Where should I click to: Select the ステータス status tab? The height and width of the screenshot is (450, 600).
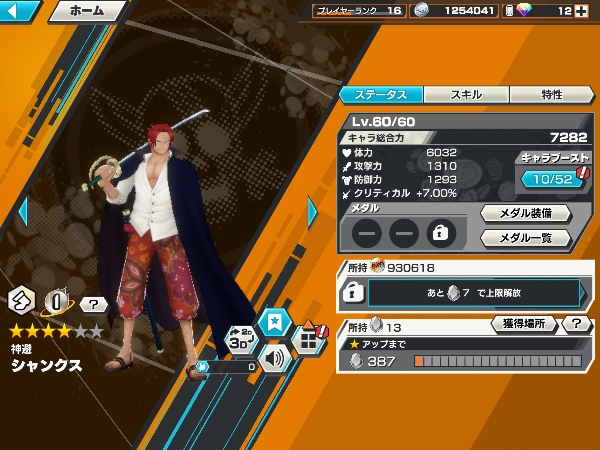pos(381,95)
